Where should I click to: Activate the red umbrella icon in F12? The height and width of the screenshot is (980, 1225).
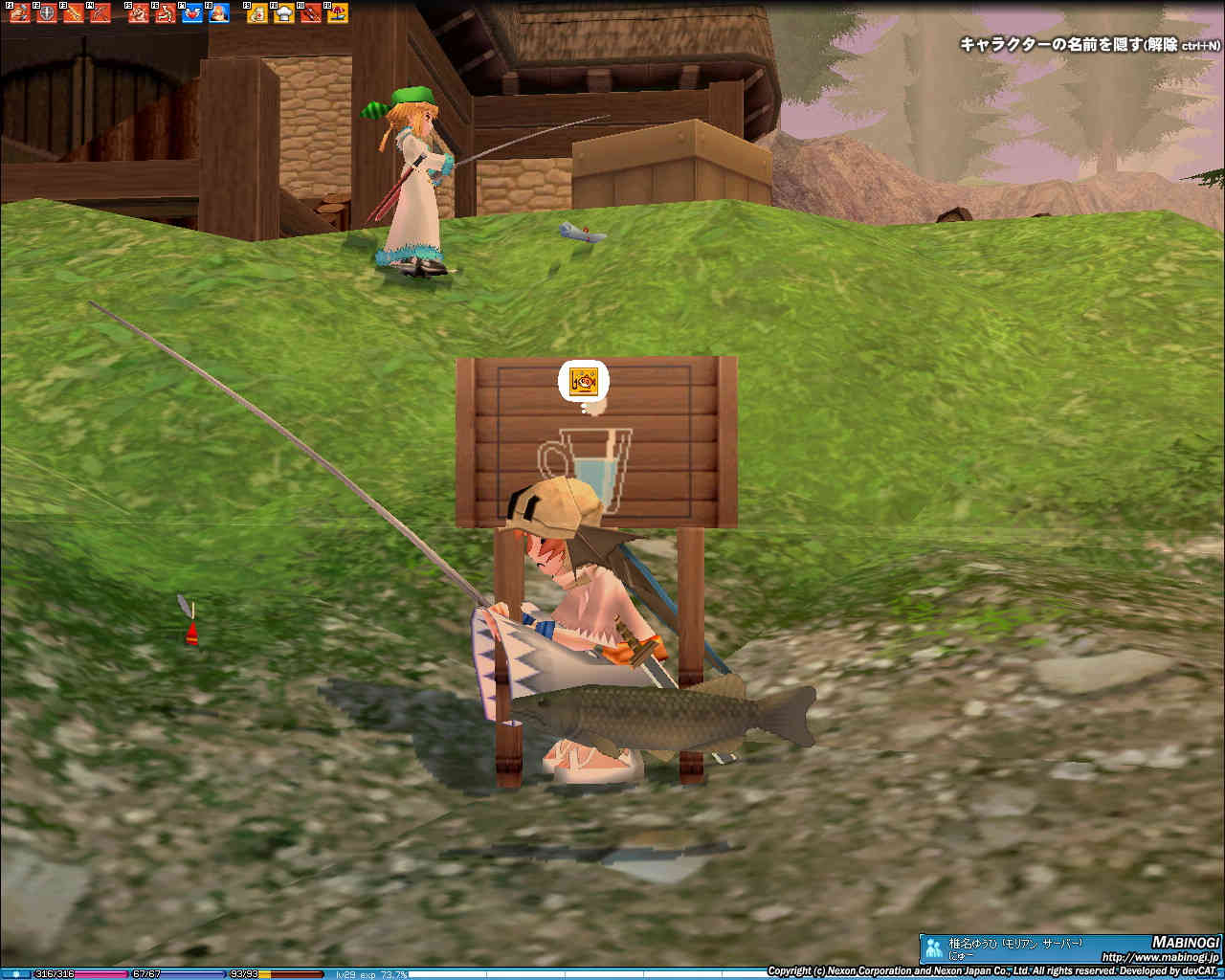point(338,13)
